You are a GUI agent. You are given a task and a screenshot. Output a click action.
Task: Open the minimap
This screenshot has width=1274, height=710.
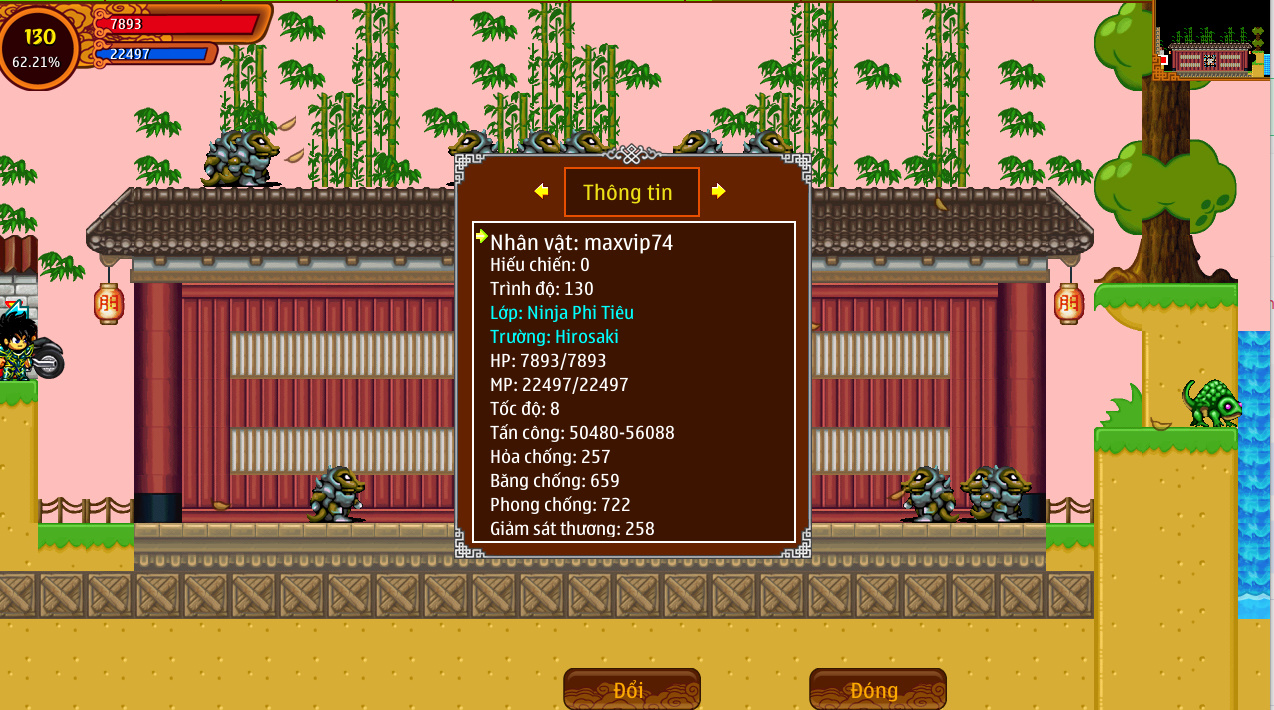pos(1212,42)
